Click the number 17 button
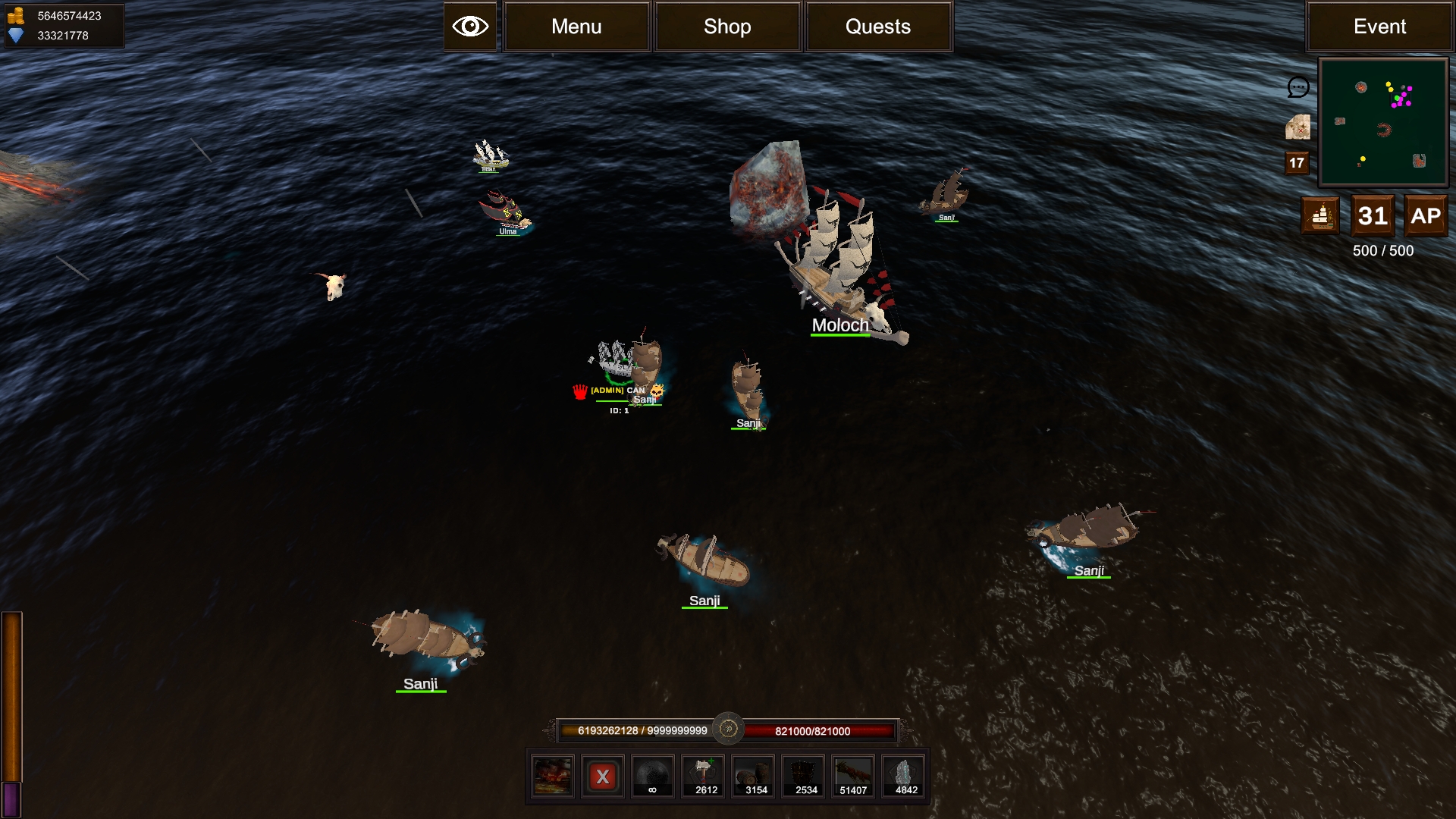The image size is (1456, 819). click(x=1297, y=162)
